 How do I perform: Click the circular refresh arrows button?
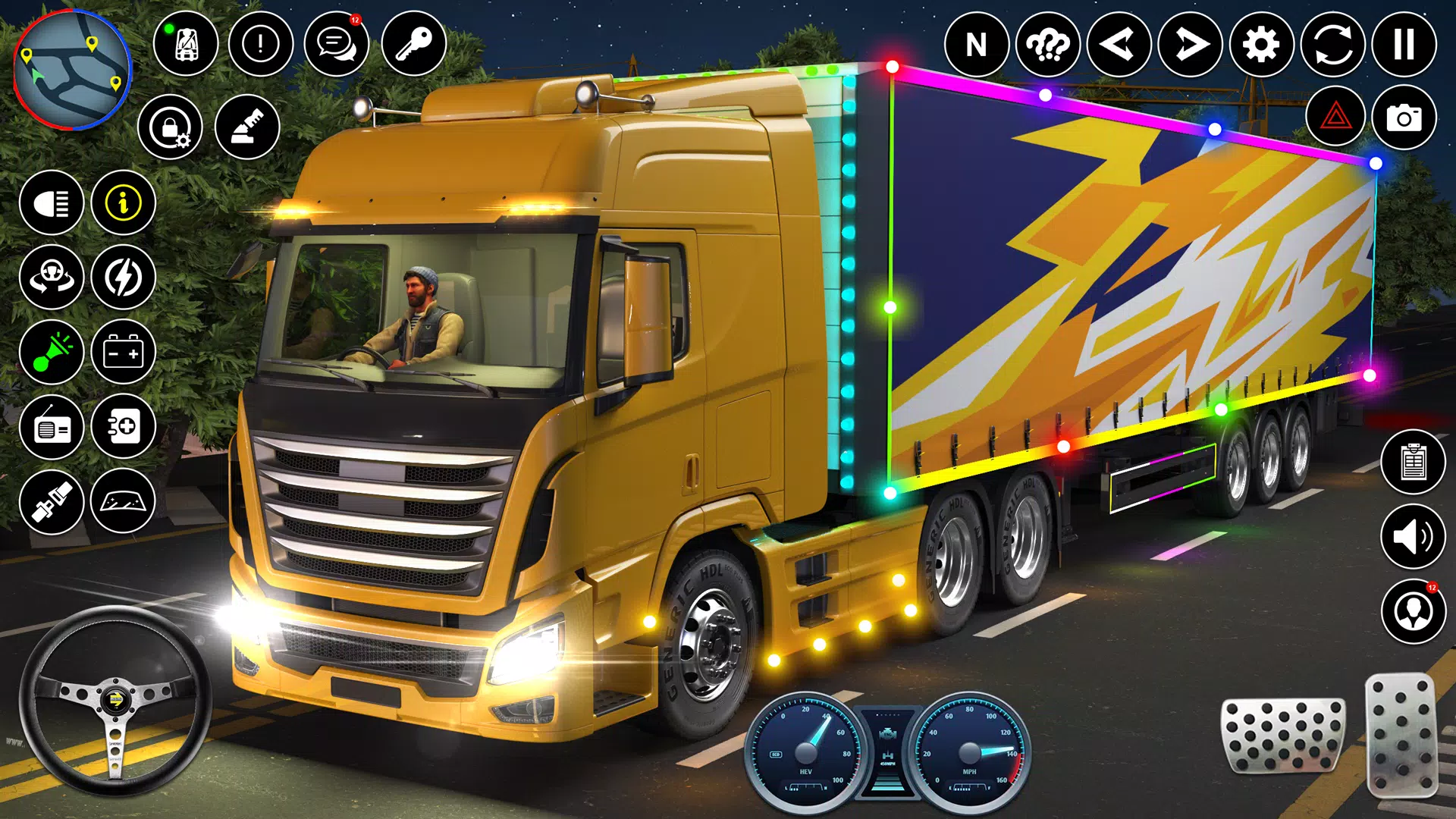click(1332, 45)
